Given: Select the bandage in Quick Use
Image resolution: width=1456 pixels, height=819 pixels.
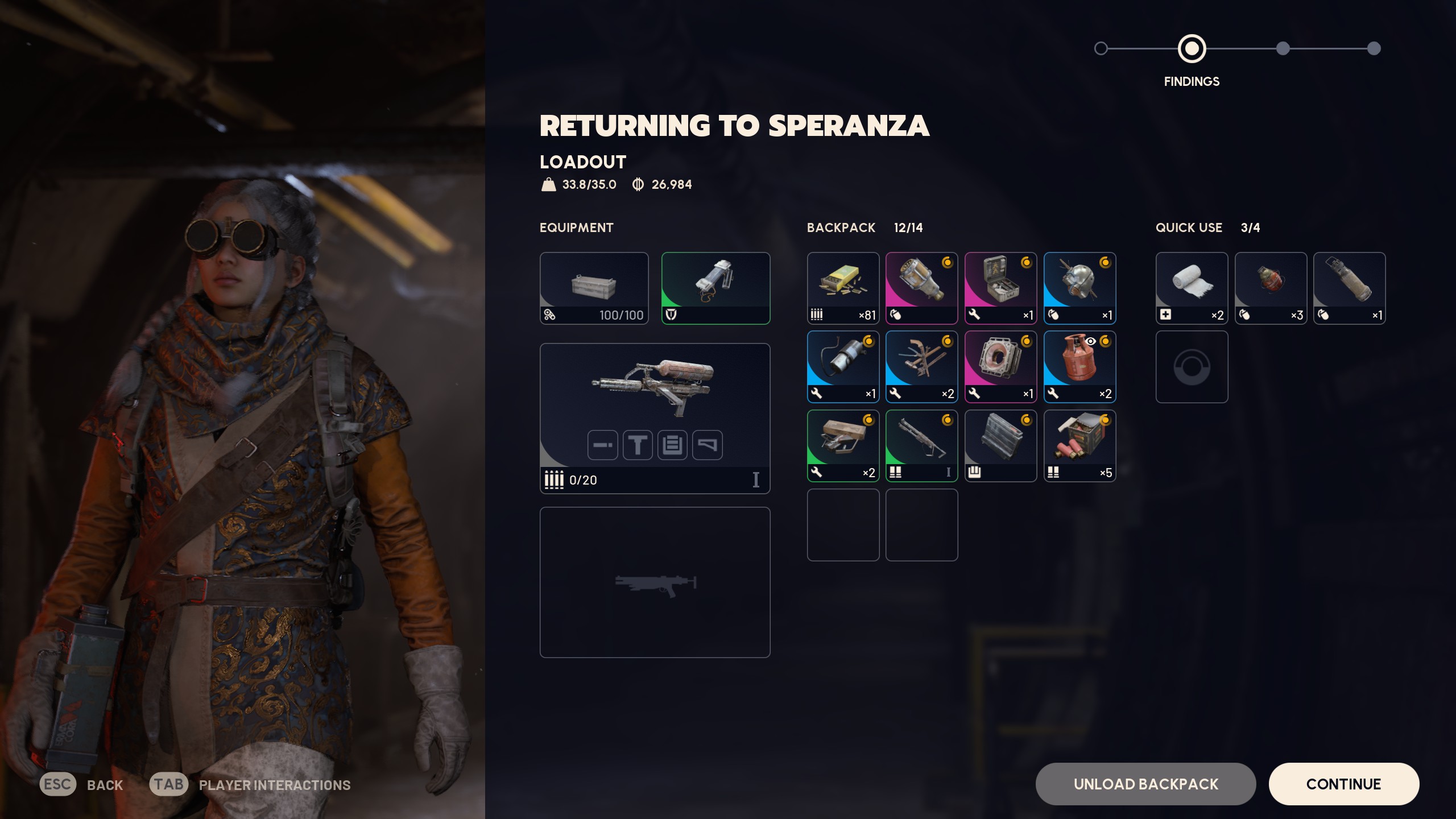Looking at the screenshot, I should pos(1192,287).
